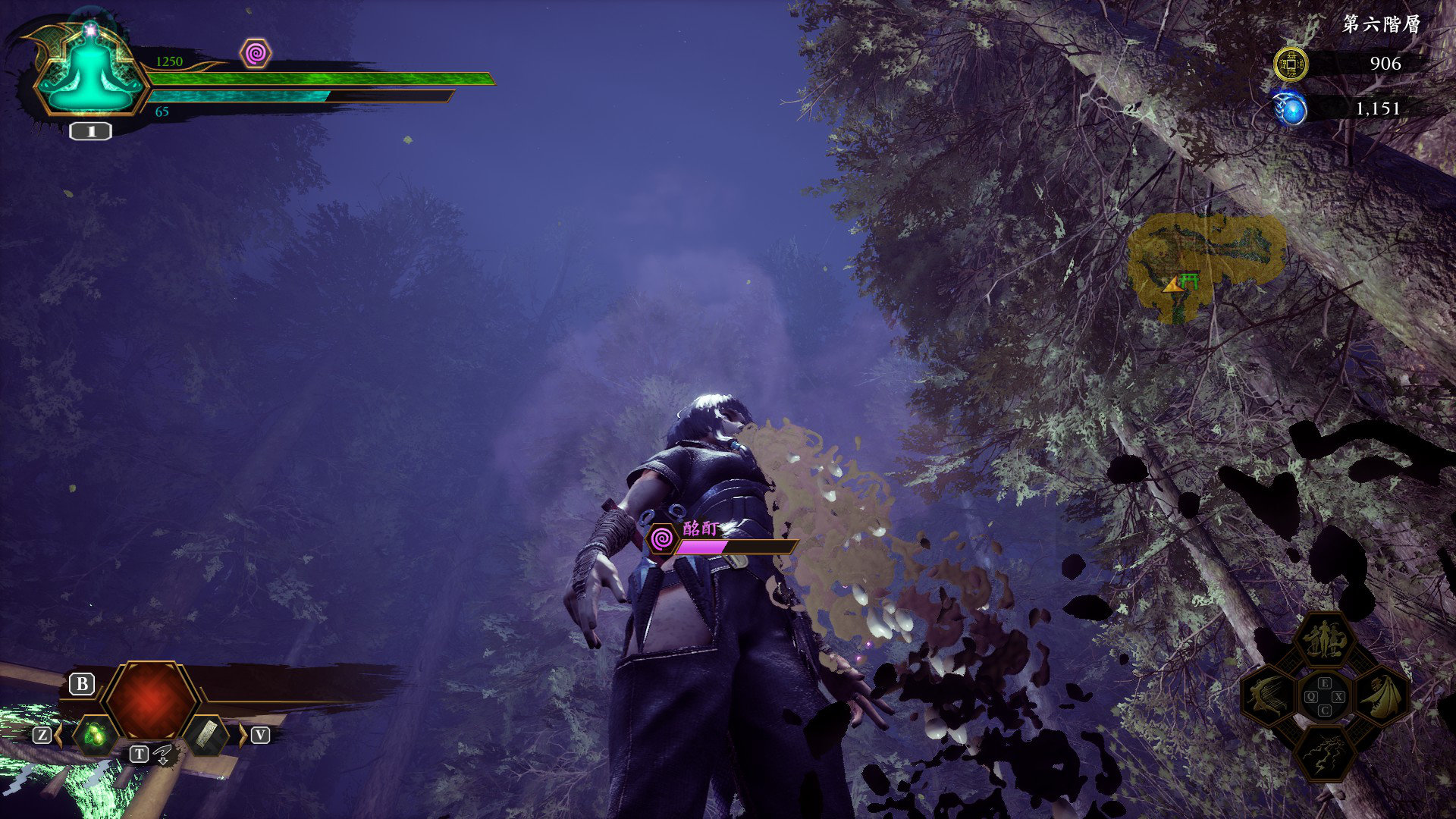
Task: Cast the lightning bolt skill
Action: coord(1325,752)
